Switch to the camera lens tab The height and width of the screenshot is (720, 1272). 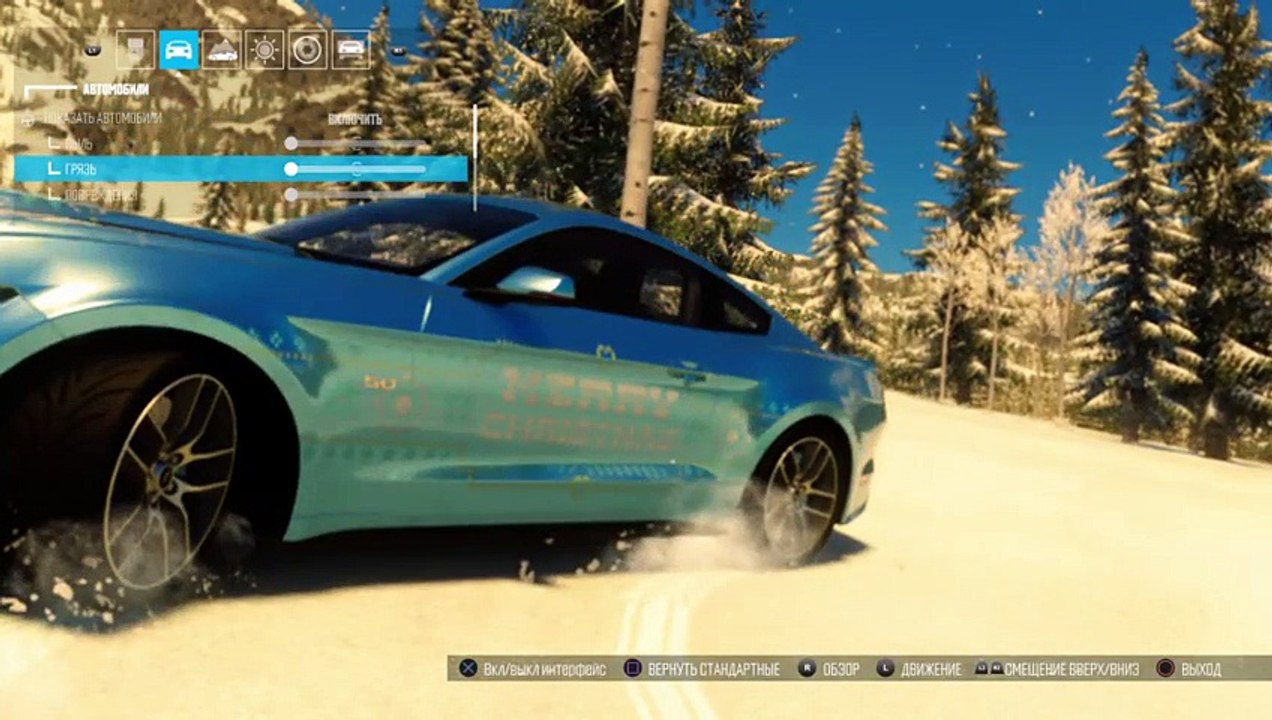[307, 49]
